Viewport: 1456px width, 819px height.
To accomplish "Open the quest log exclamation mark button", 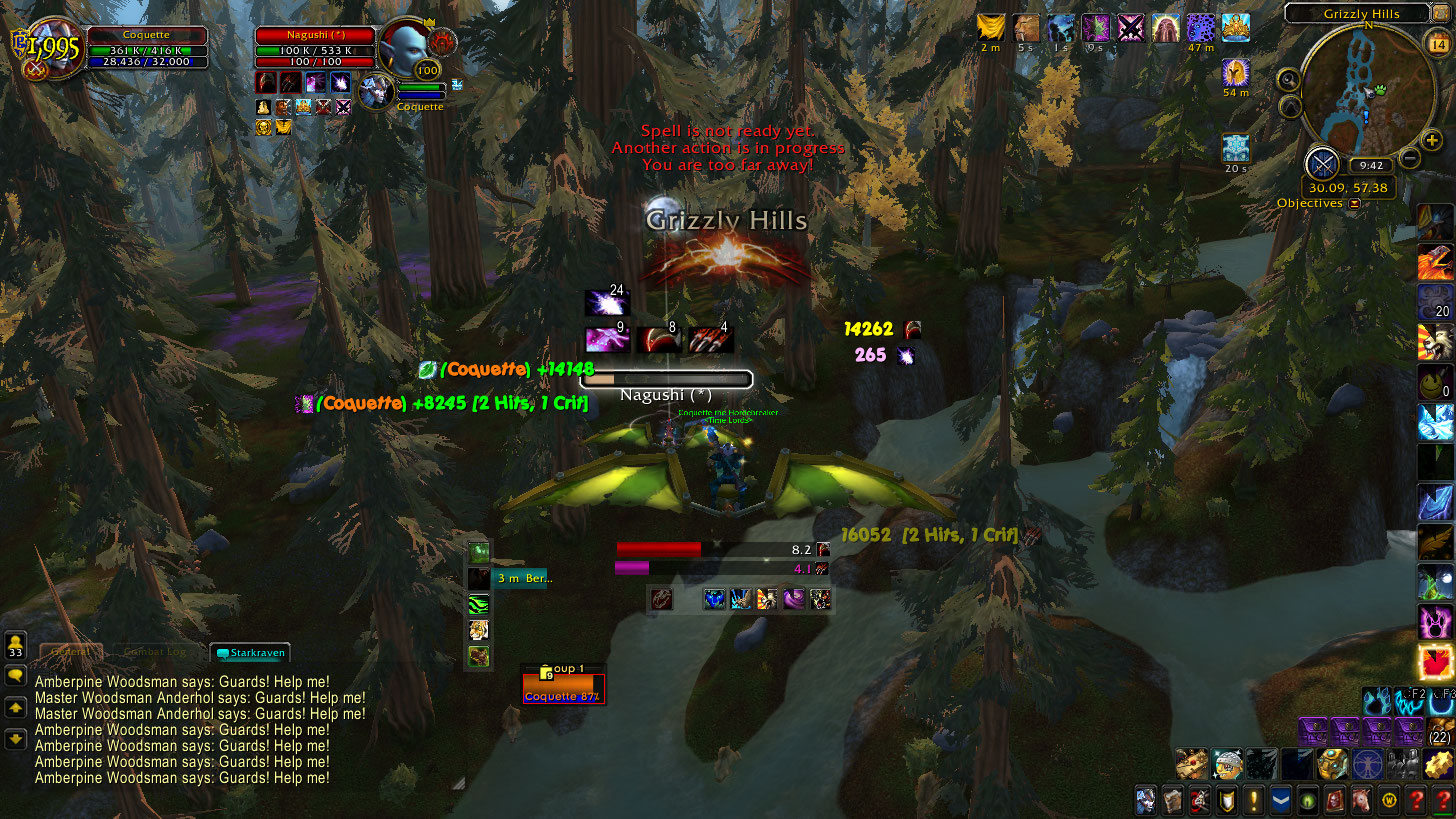I will [x=1254, y=801].
